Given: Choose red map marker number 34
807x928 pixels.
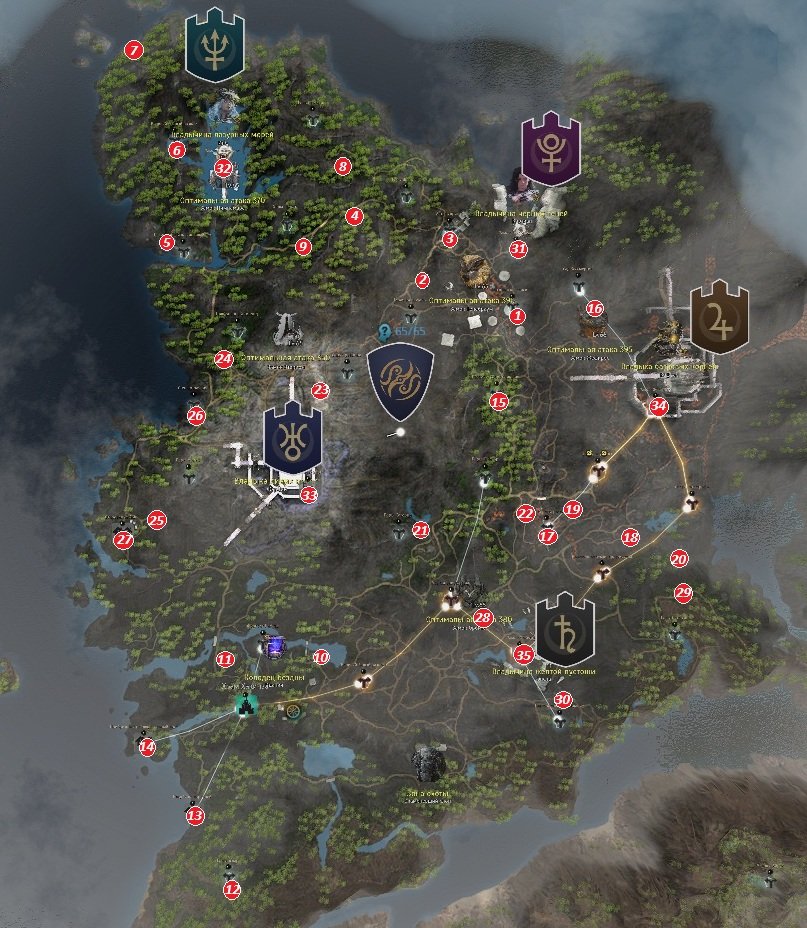Looking at the screenshot, I should point(657,407).
